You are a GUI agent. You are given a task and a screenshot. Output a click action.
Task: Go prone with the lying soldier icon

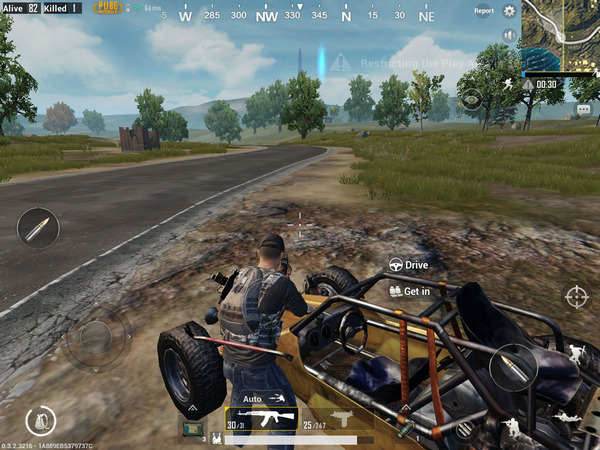(x=566, y=414)
